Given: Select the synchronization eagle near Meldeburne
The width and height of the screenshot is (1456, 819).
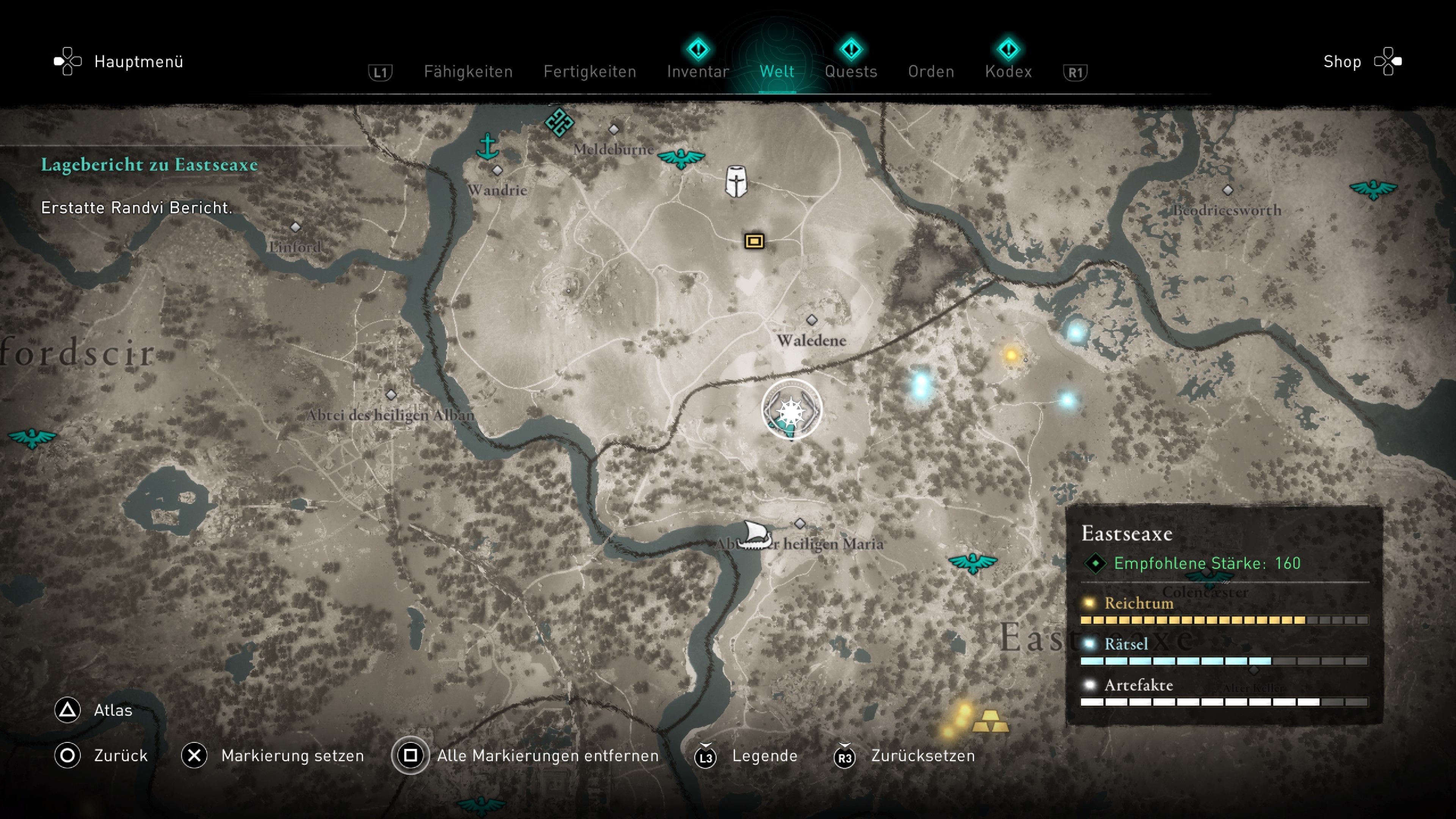Looking at the screenshot, I should point(681,158).
